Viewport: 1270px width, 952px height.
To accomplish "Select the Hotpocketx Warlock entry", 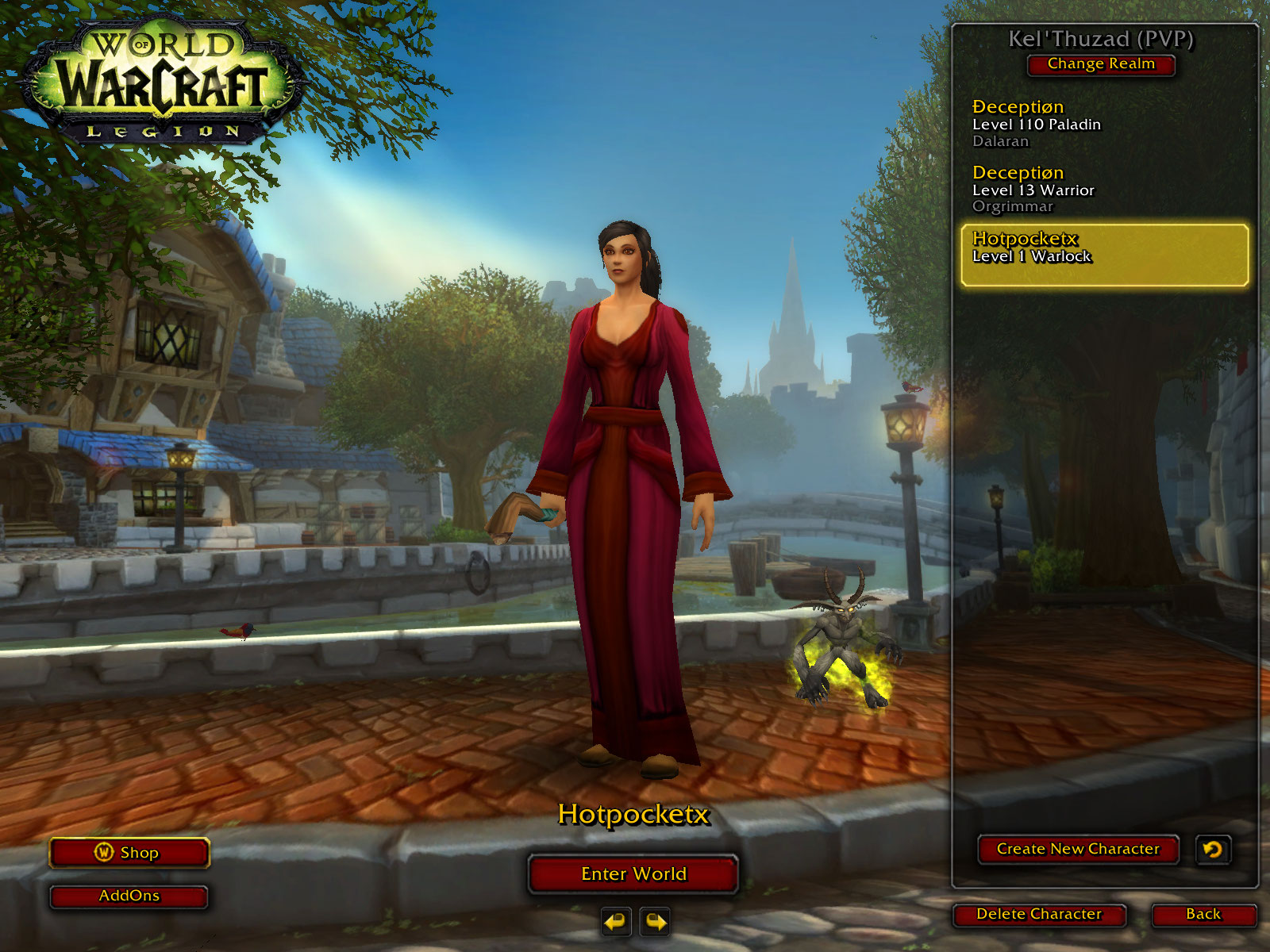I will pos(1104,255).
